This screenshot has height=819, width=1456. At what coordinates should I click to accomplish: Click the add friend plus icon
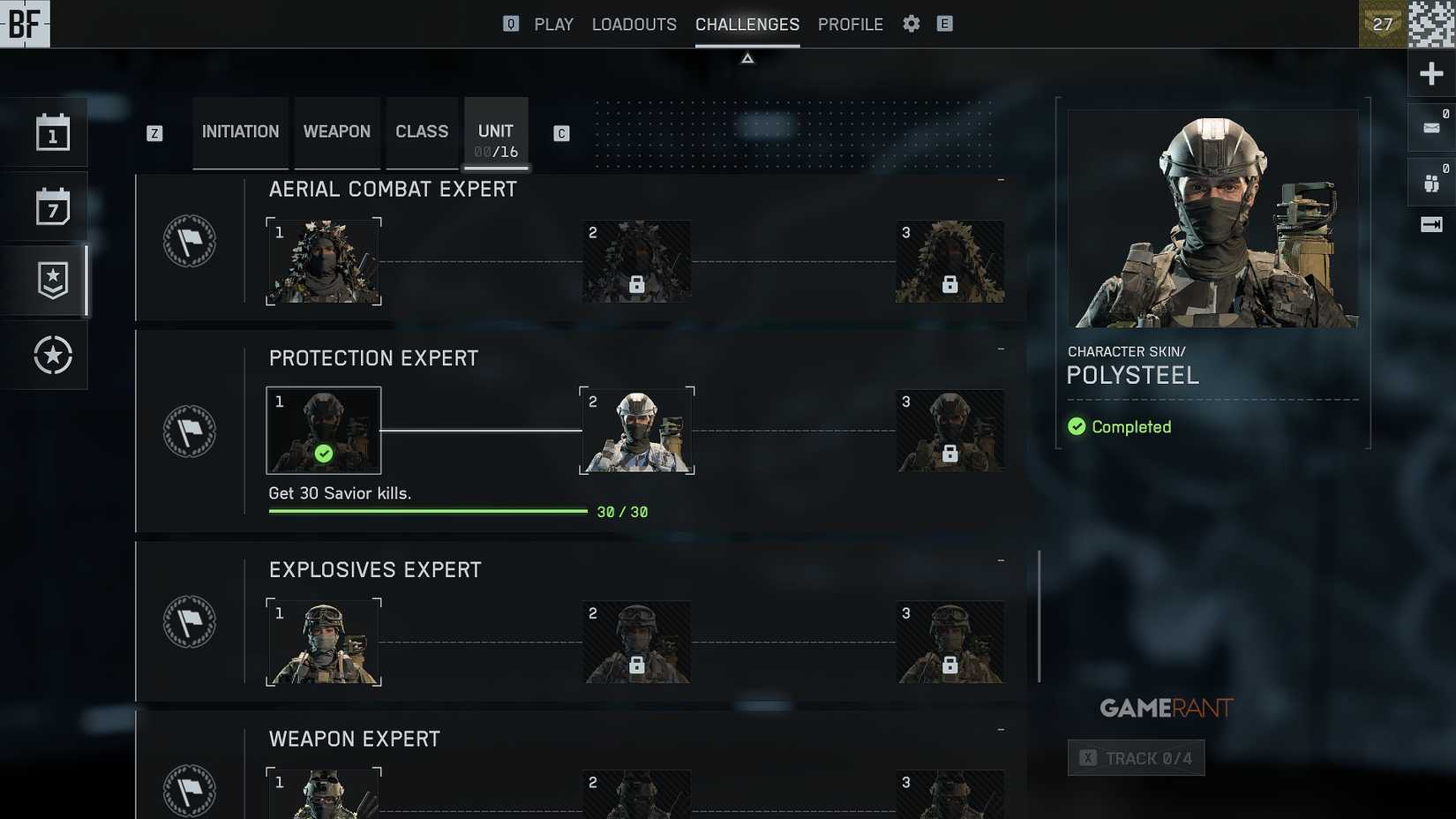[1430, 73]
